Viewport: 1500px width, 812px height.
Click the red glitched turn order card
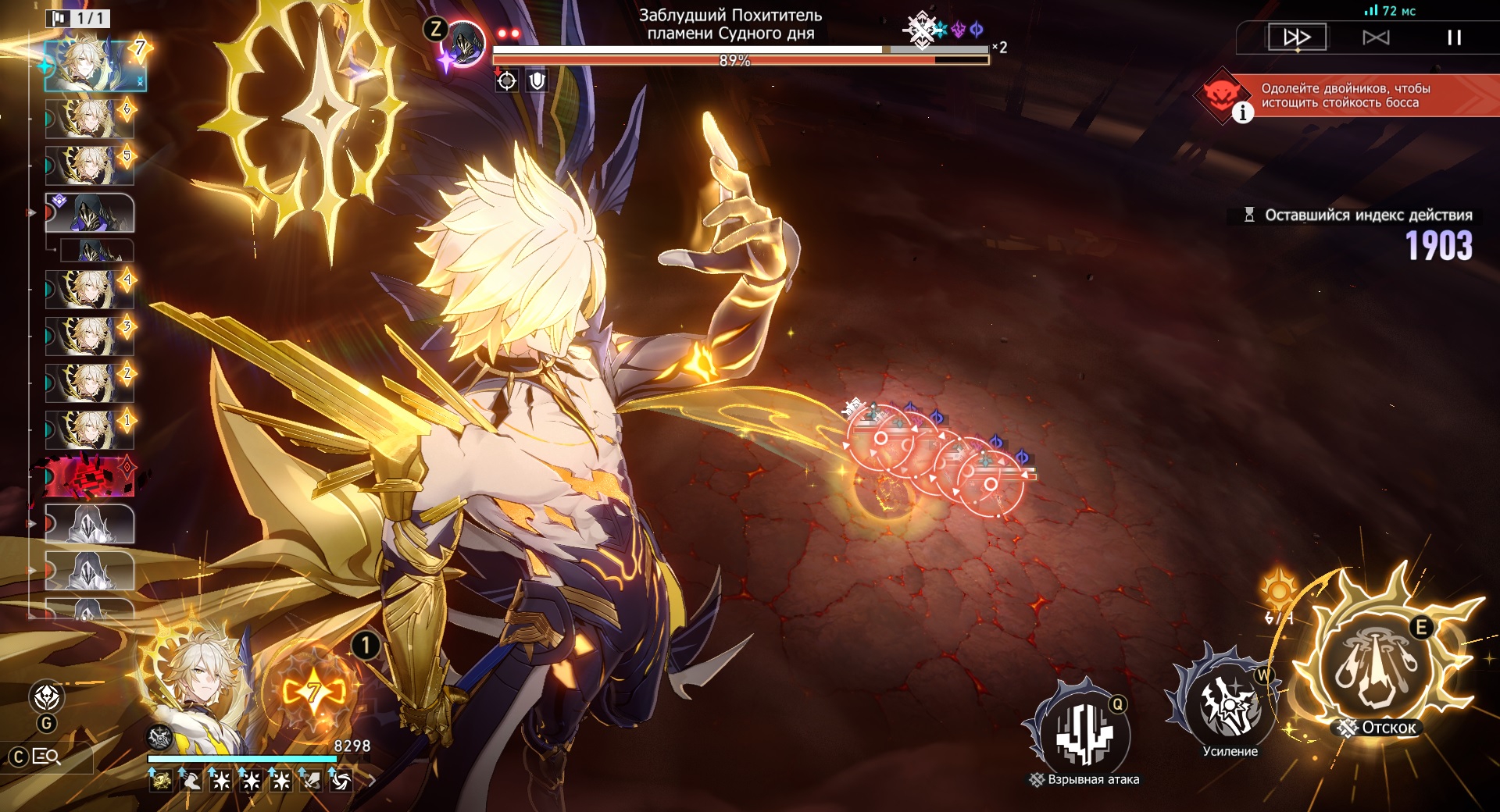click(x=90, y=476)
